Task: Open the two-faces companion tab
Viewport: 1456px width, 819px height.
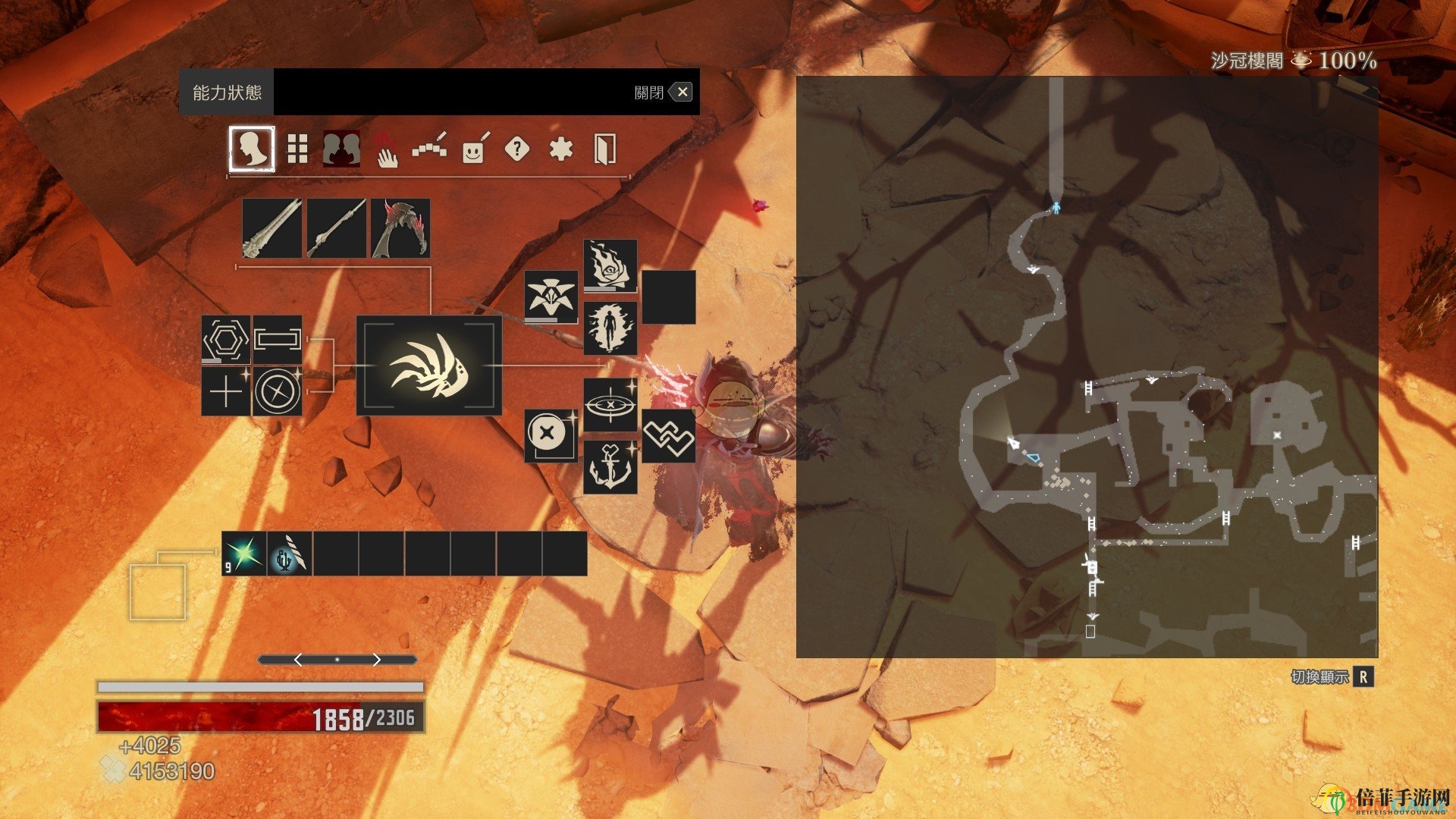Action: (341, 149)
